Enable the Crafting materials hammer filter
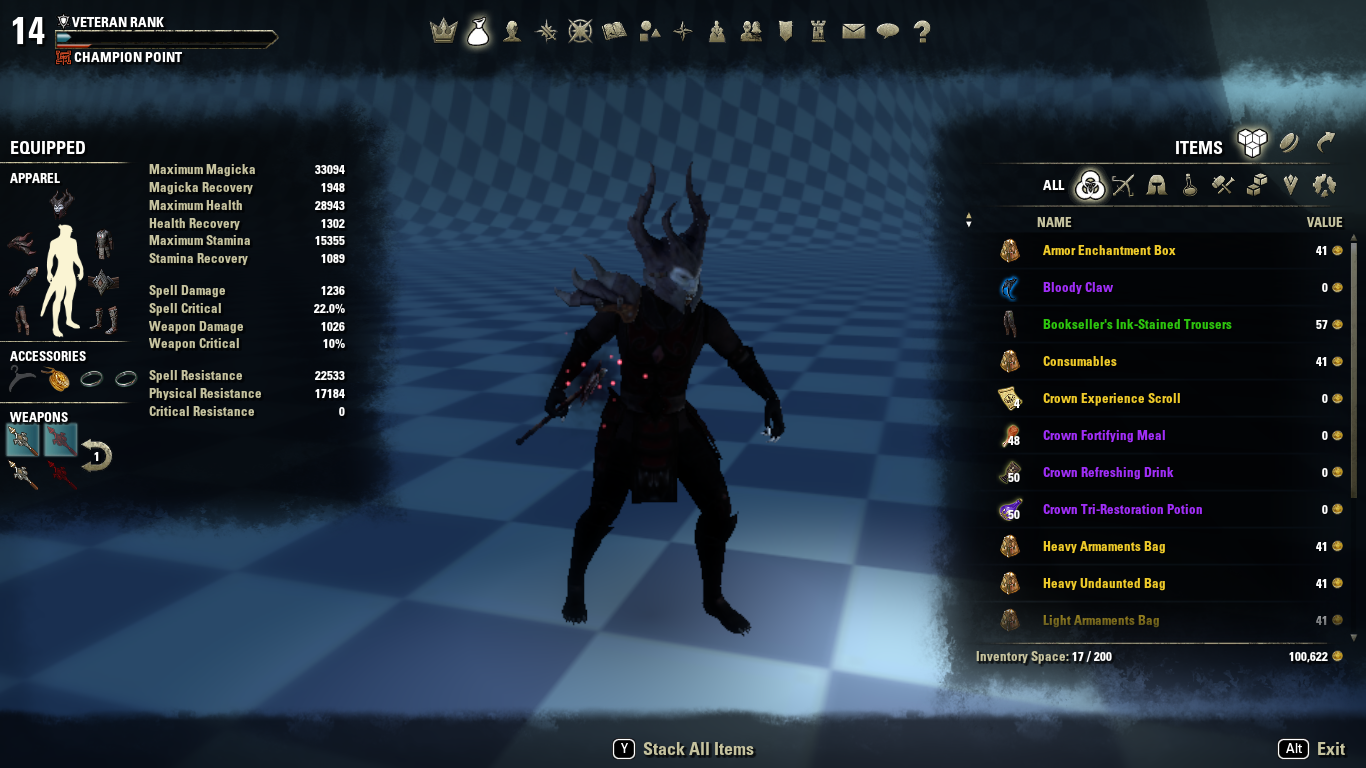The image size is (1366, 768). point(1221,185)
